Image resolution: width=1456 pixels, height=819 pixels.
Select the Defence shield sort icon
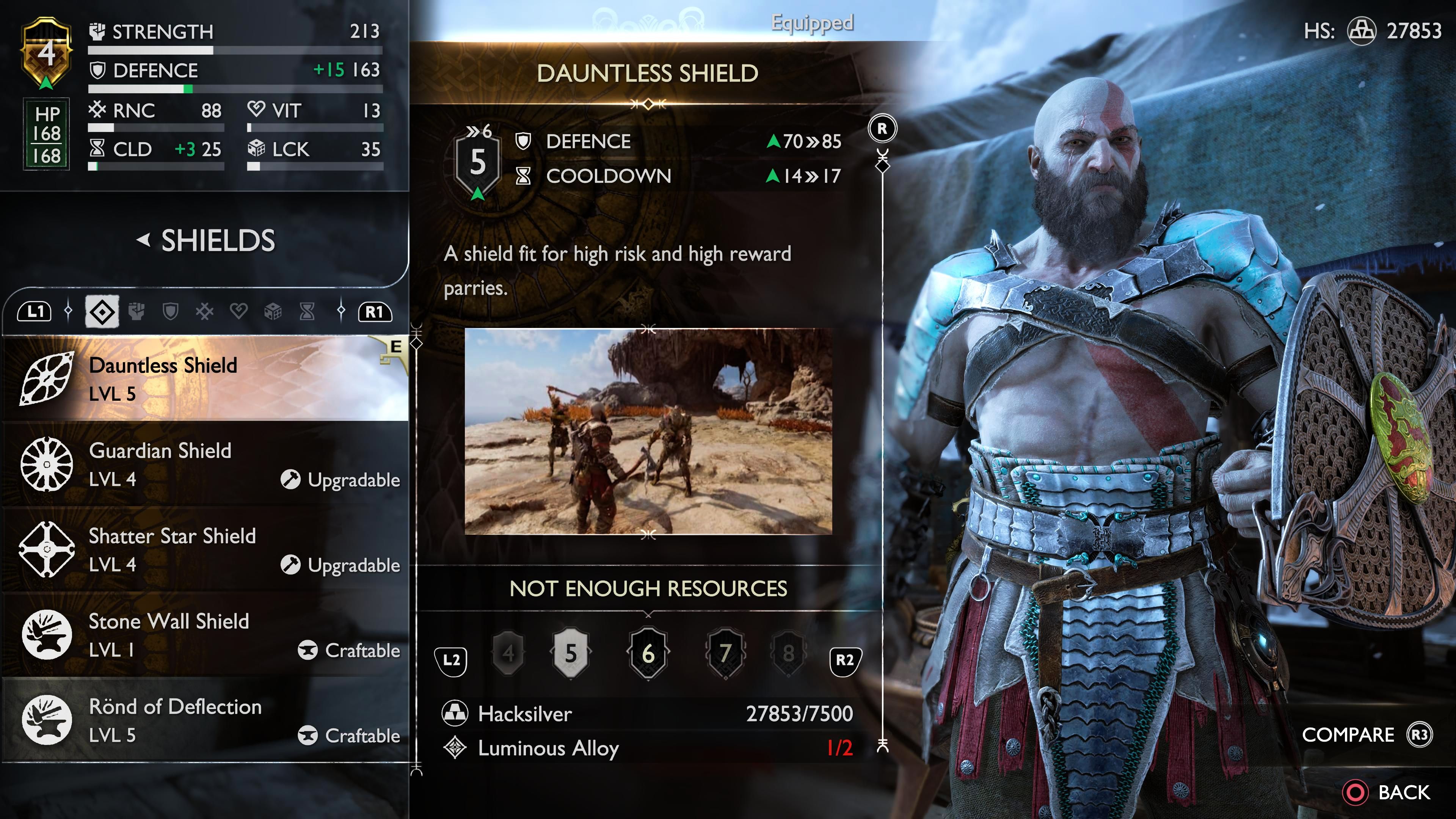pyautogui.click(x=171, y=311)
